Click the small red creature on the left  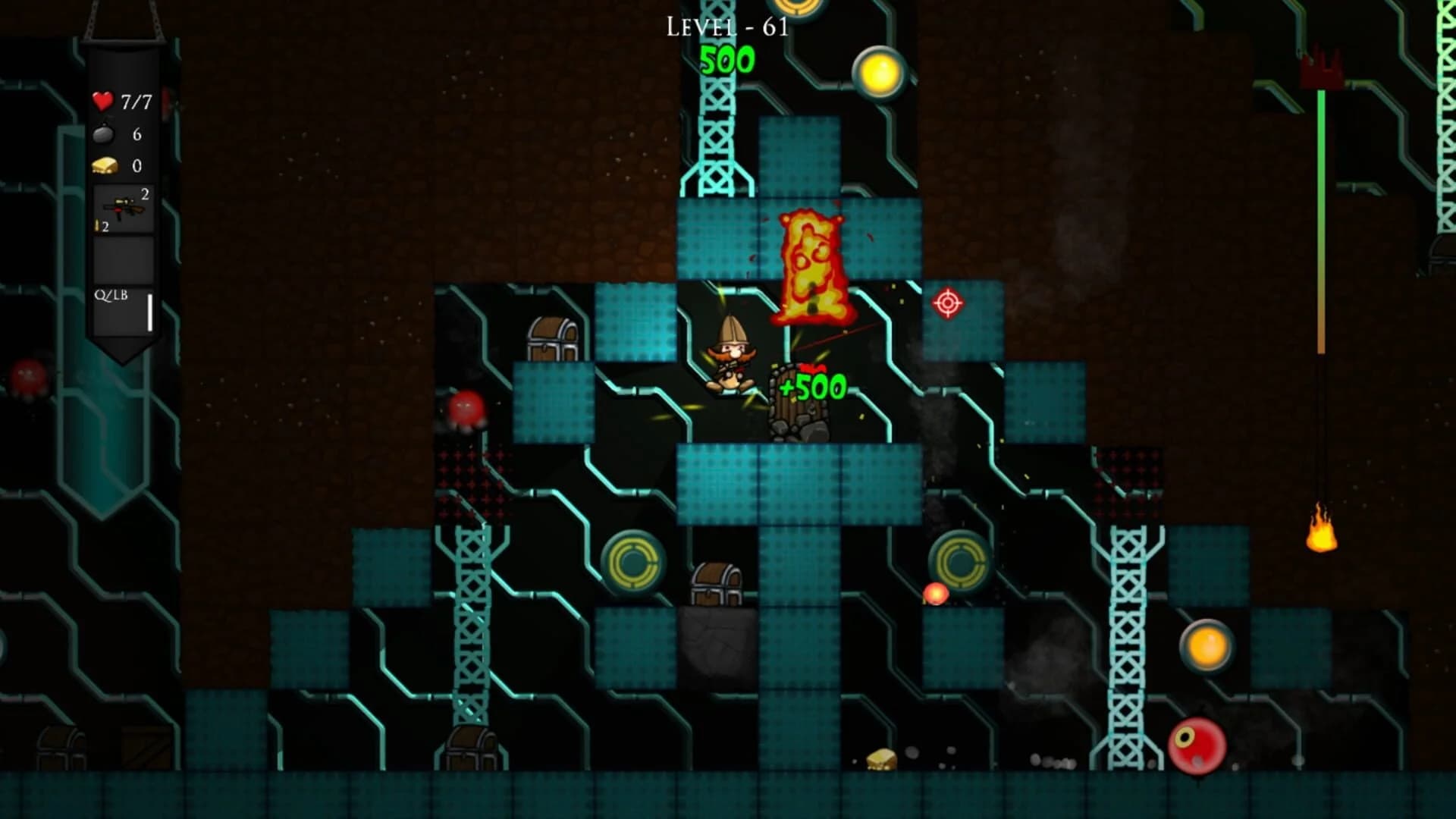coord(466,409)
